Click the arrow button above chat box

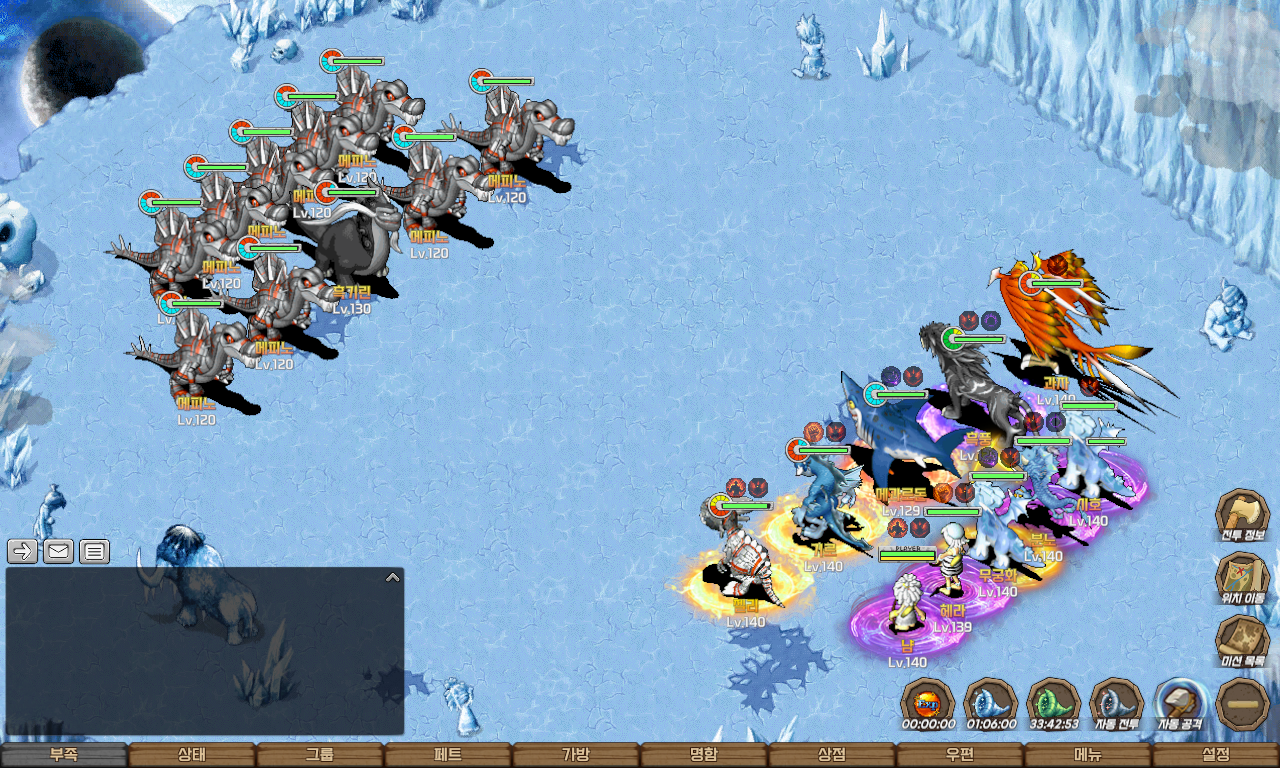[22, 551]
